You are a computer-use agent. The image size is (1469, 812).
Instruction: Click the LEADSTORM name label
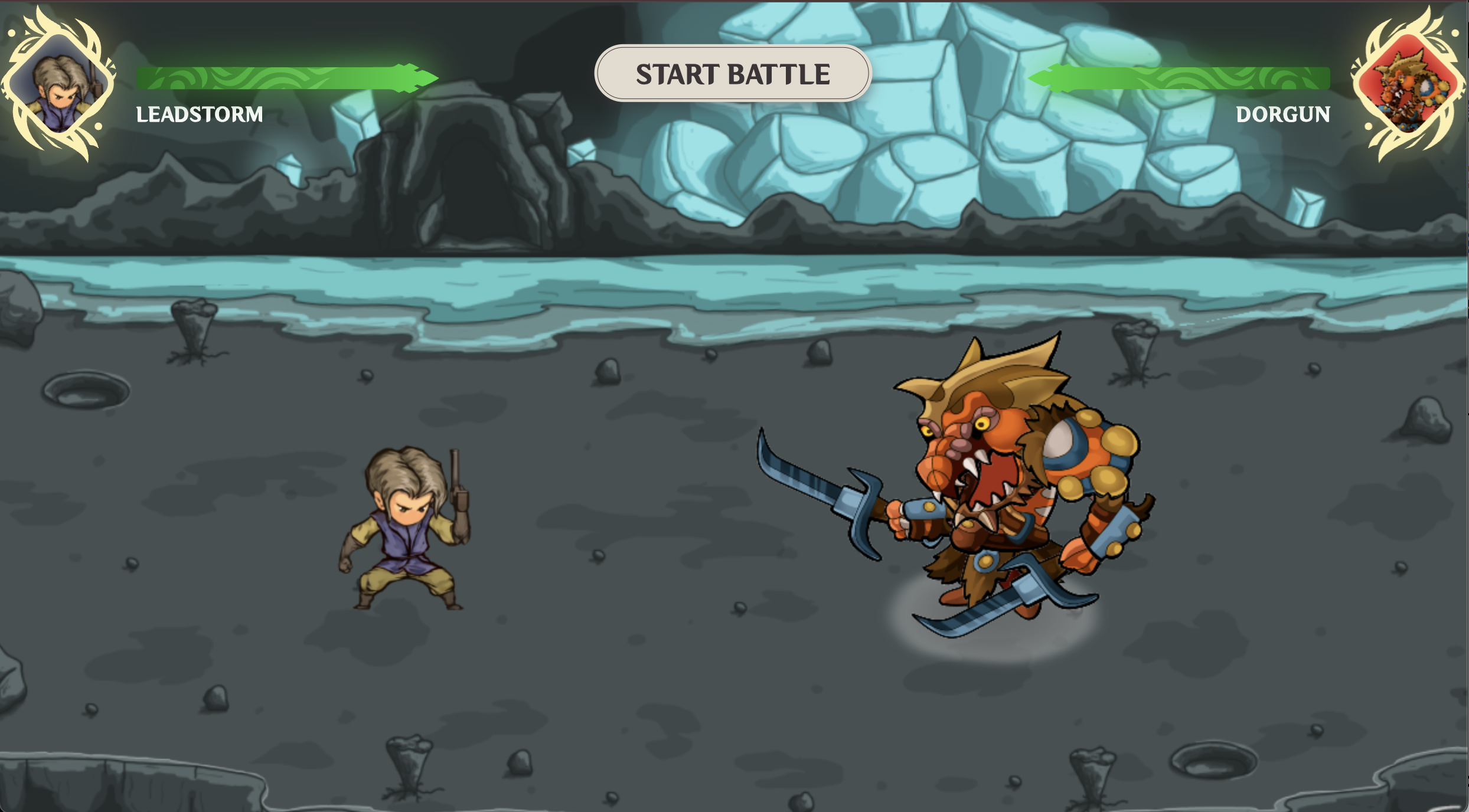click(200, 114)
